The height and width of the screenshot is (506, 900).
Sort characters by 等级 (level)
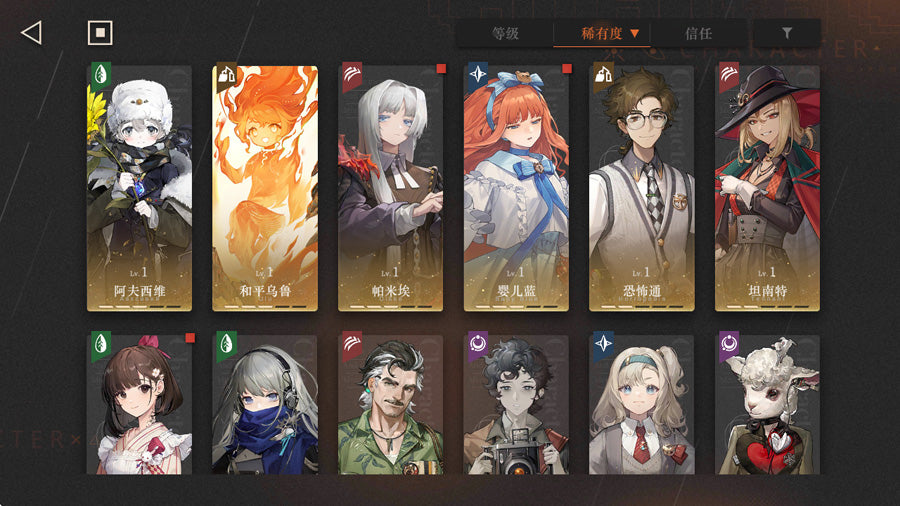click(x=505, y=33)
